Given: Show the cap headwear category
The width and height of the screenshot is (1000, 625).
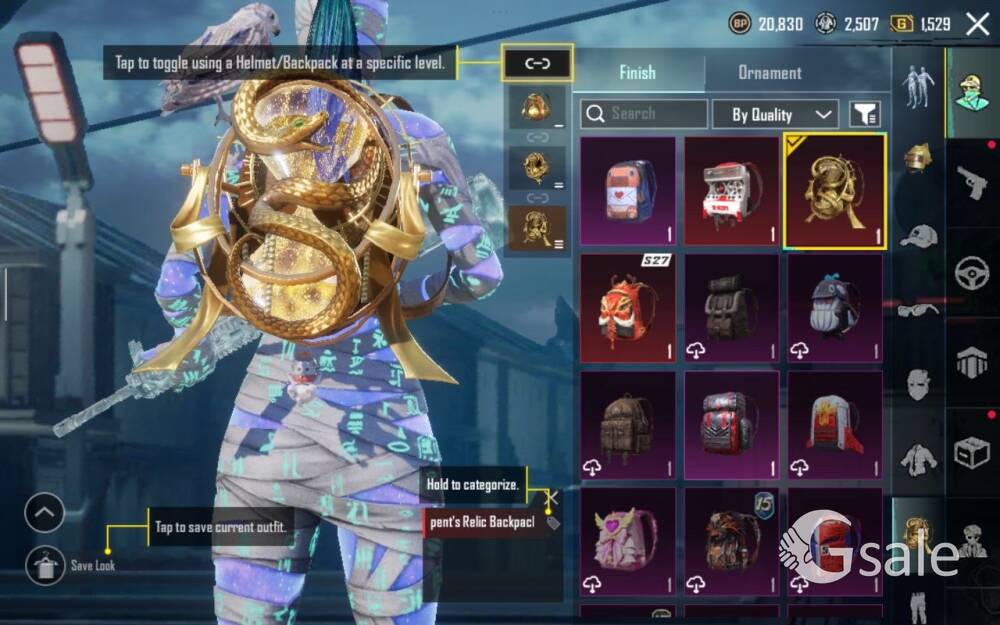Looking at the screenshot, I should click(x=918, y=236).
